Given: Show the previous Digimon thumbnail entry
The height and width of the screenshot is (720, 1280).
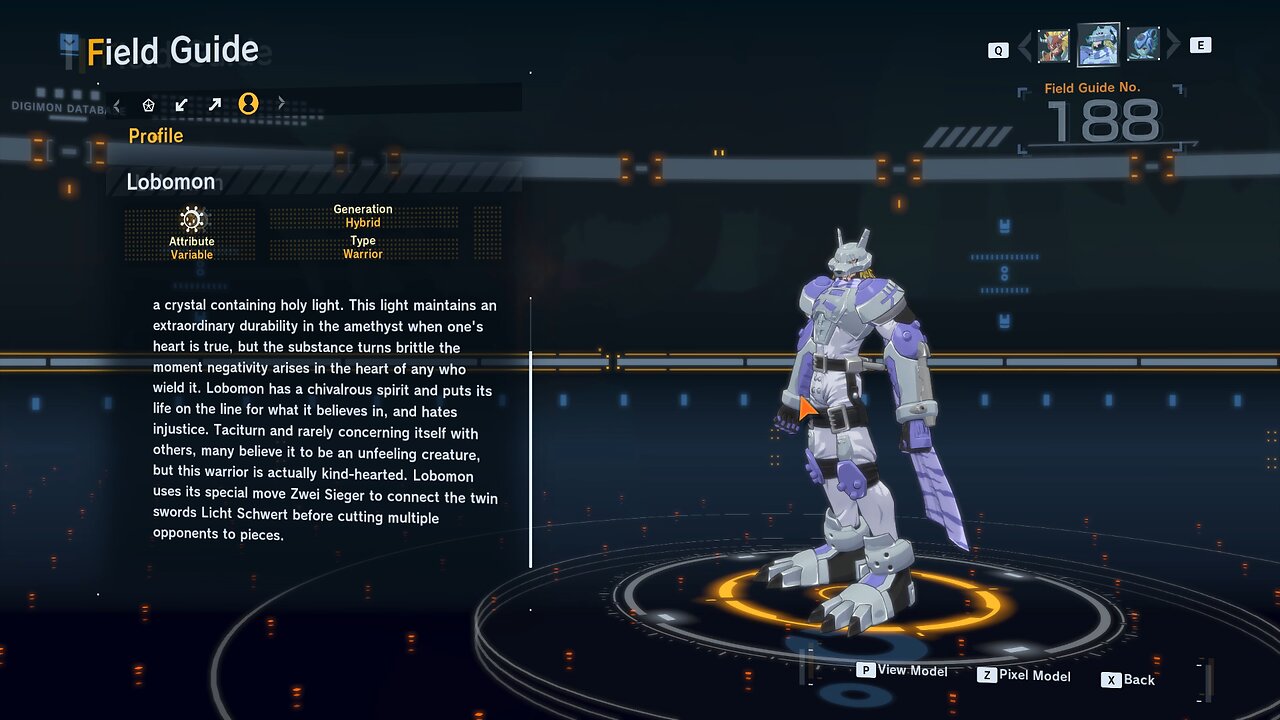Looking at the screenshot, I should click(x=1054, y=46).
